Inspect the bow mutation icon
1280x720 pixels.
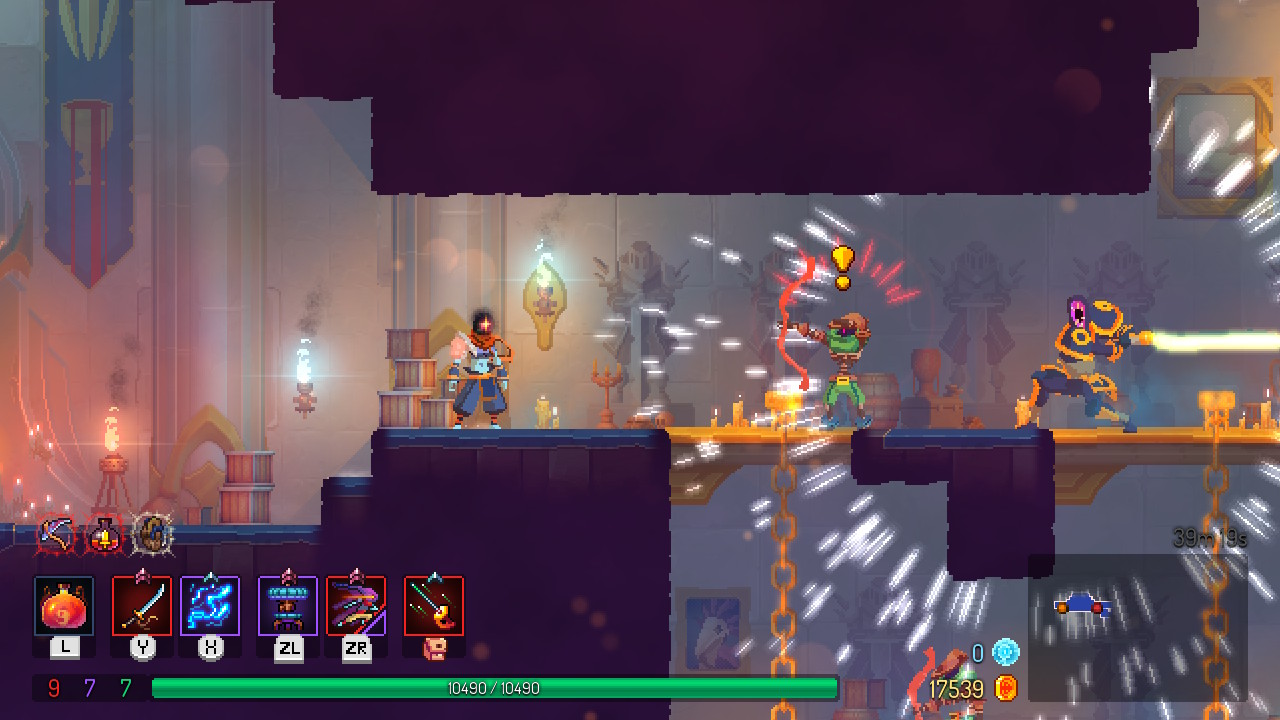pos(57,537)
